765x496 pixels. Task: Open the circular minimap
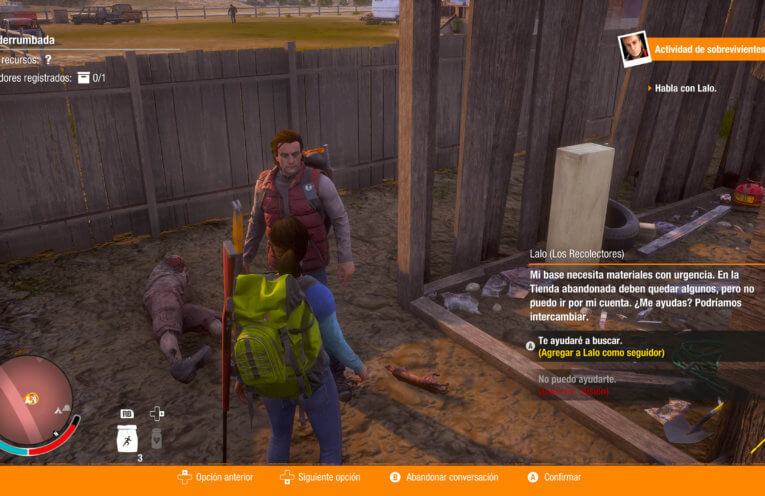coord(33,399)
